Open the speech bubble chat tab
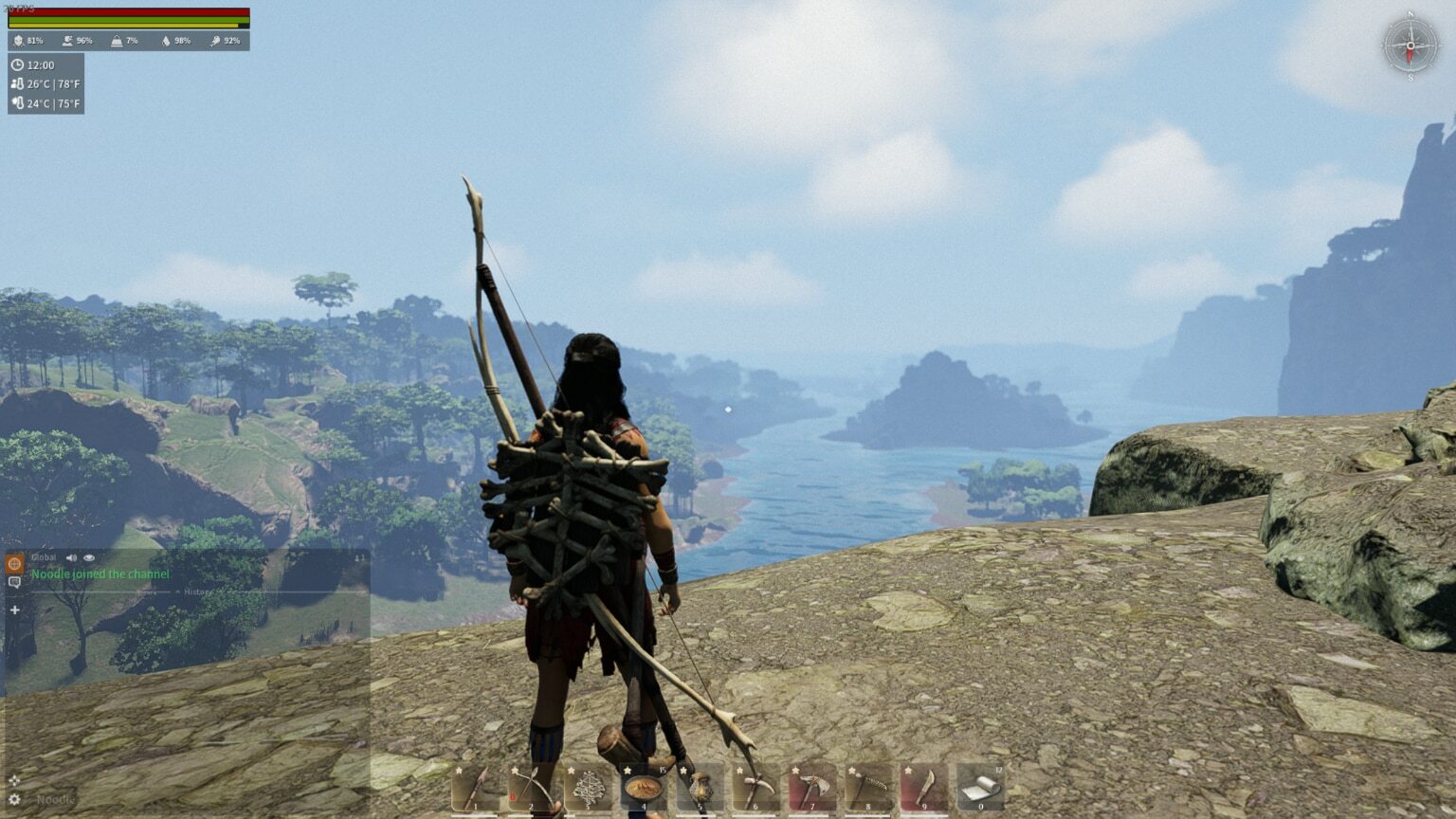Image resolution: width=1456 pixels, height=819 pixels. pos(15,582)
